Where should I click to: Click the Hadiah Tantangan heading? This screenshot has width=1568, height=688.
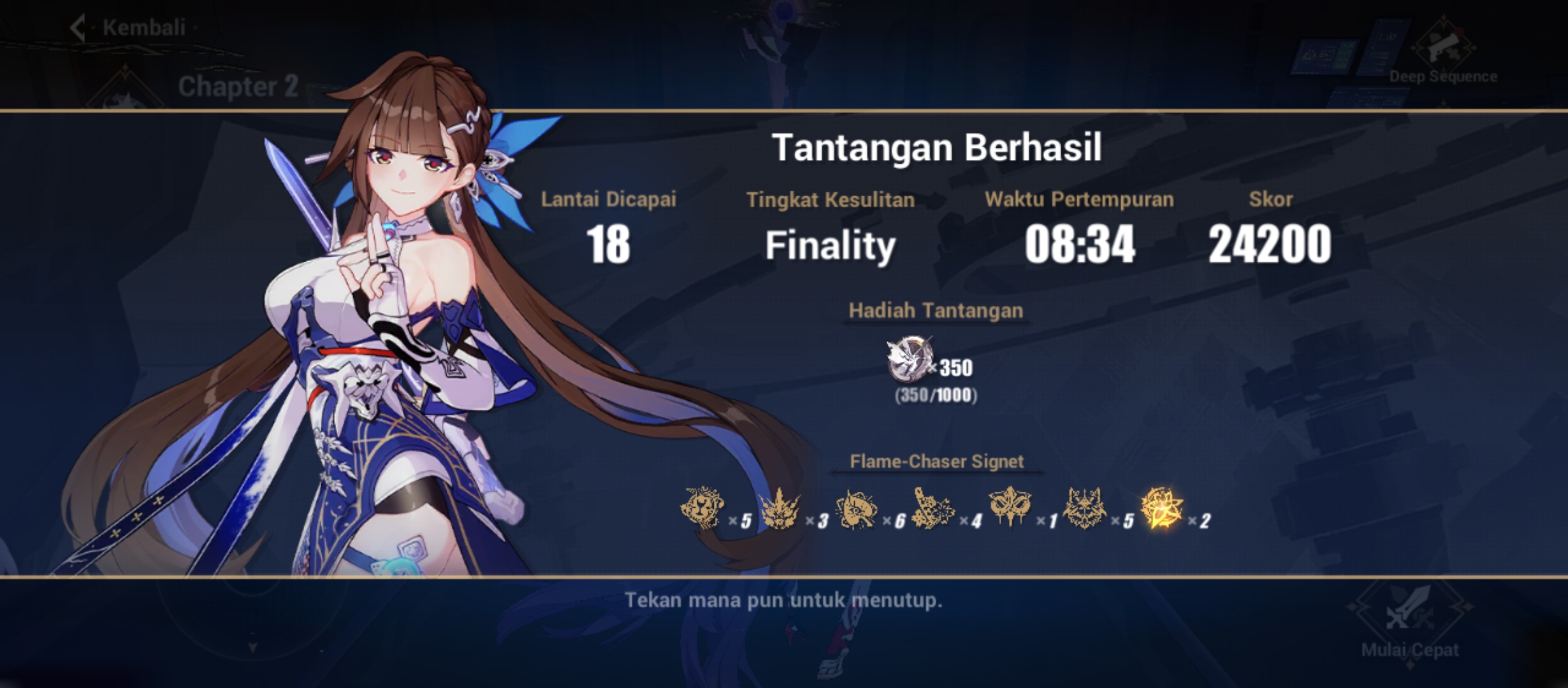coord(936,311)
